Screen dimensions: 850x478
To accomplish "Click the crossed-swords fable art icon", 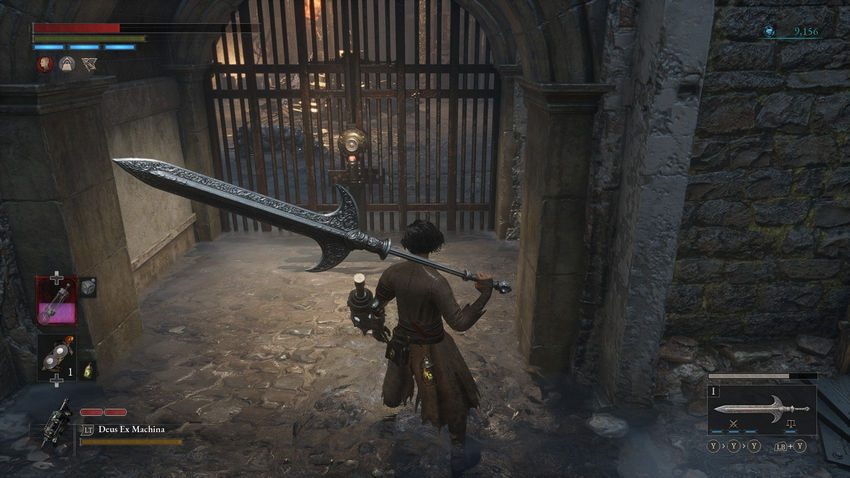I will 733,425.
